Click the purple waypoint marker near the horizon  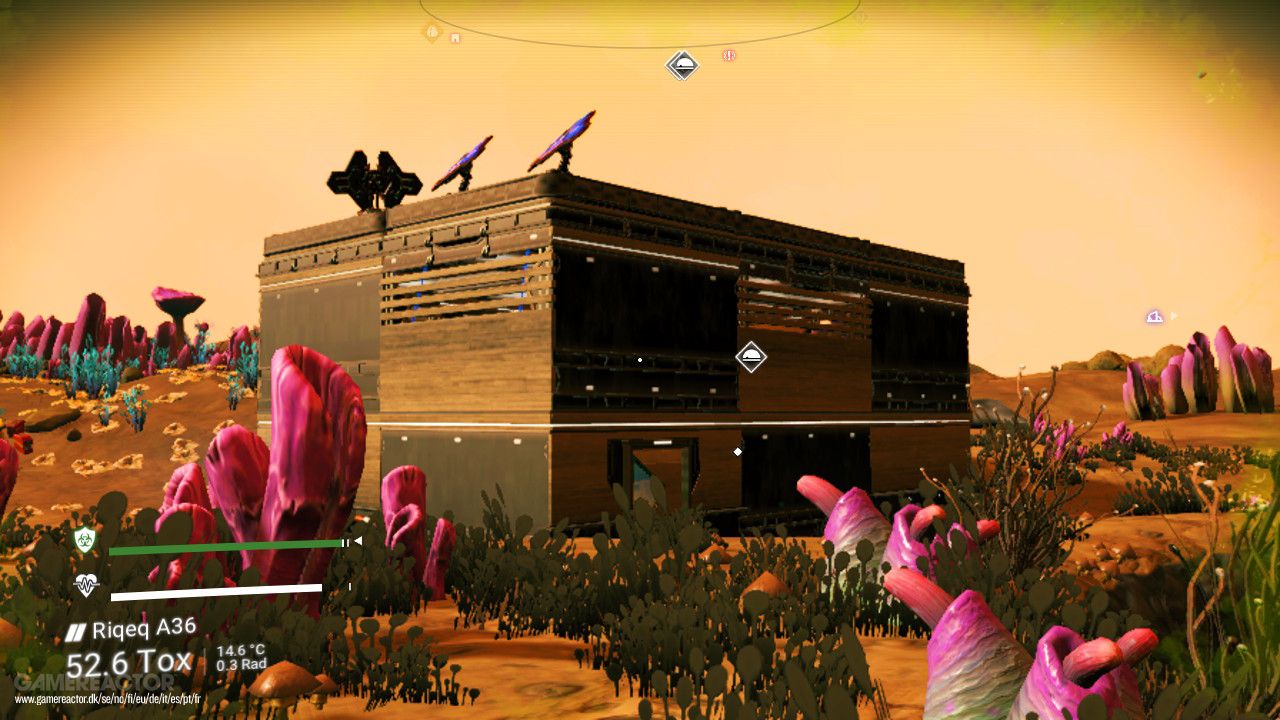(1155, 317)
